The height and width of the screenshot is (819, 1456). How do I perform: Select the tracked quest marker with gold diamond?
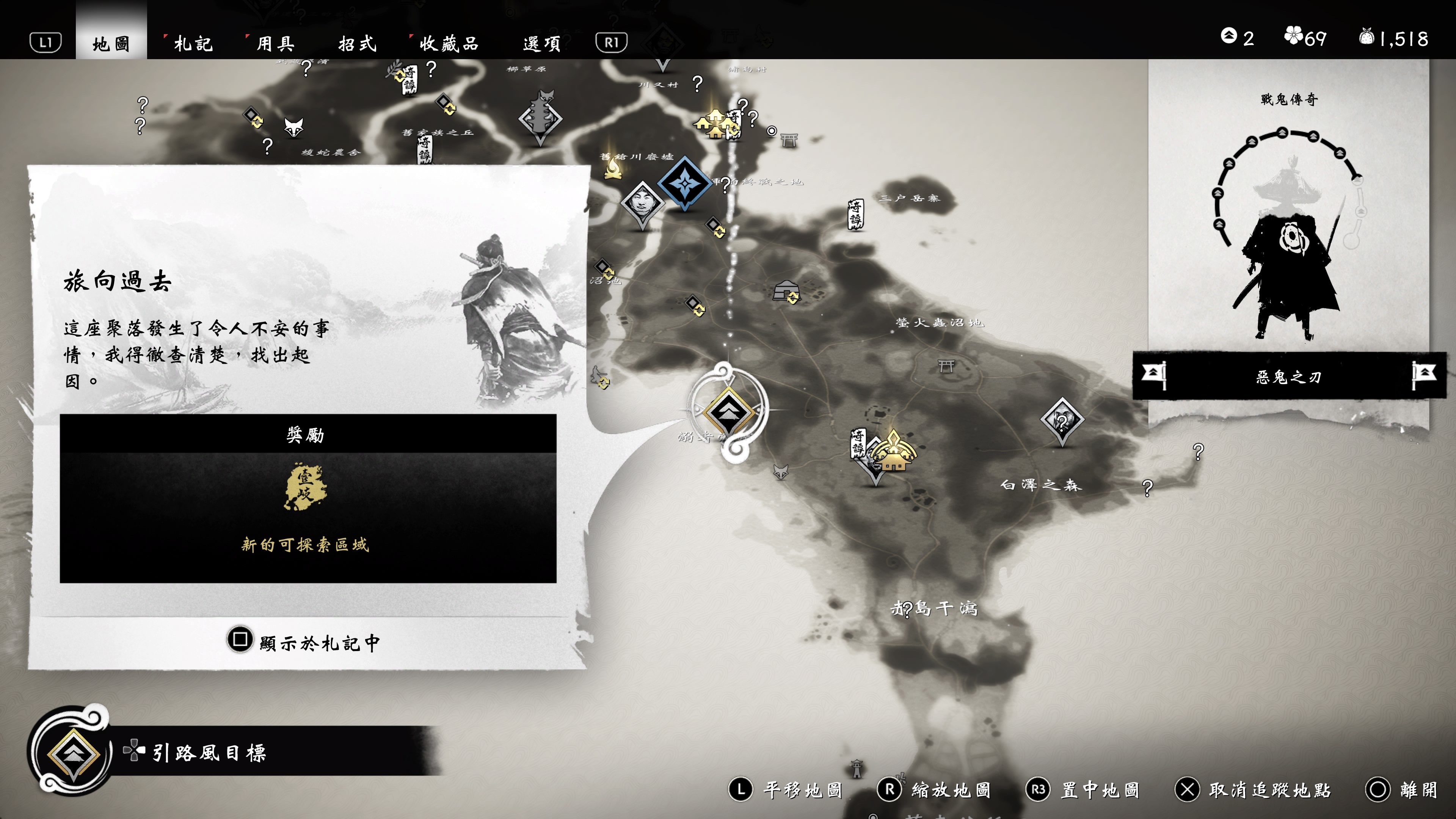point(728,411)
